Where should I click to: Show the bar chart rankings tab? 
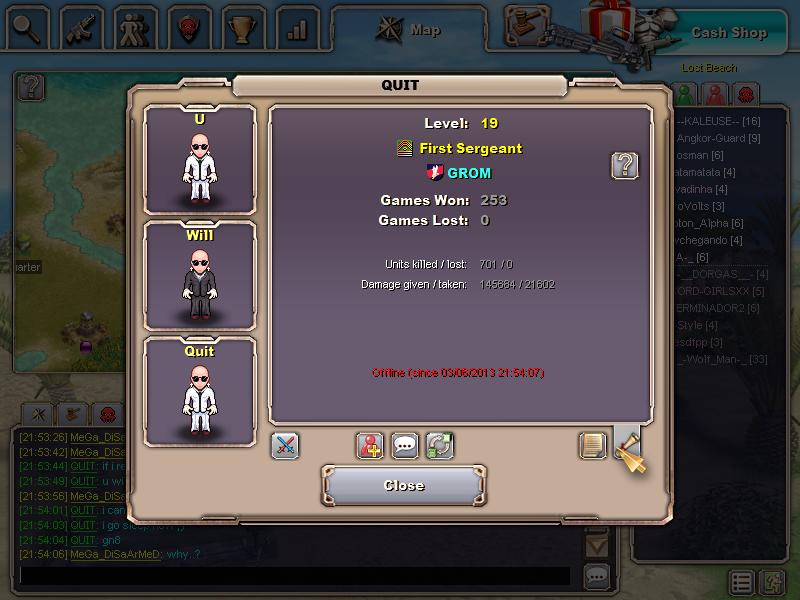pos(296,29)
